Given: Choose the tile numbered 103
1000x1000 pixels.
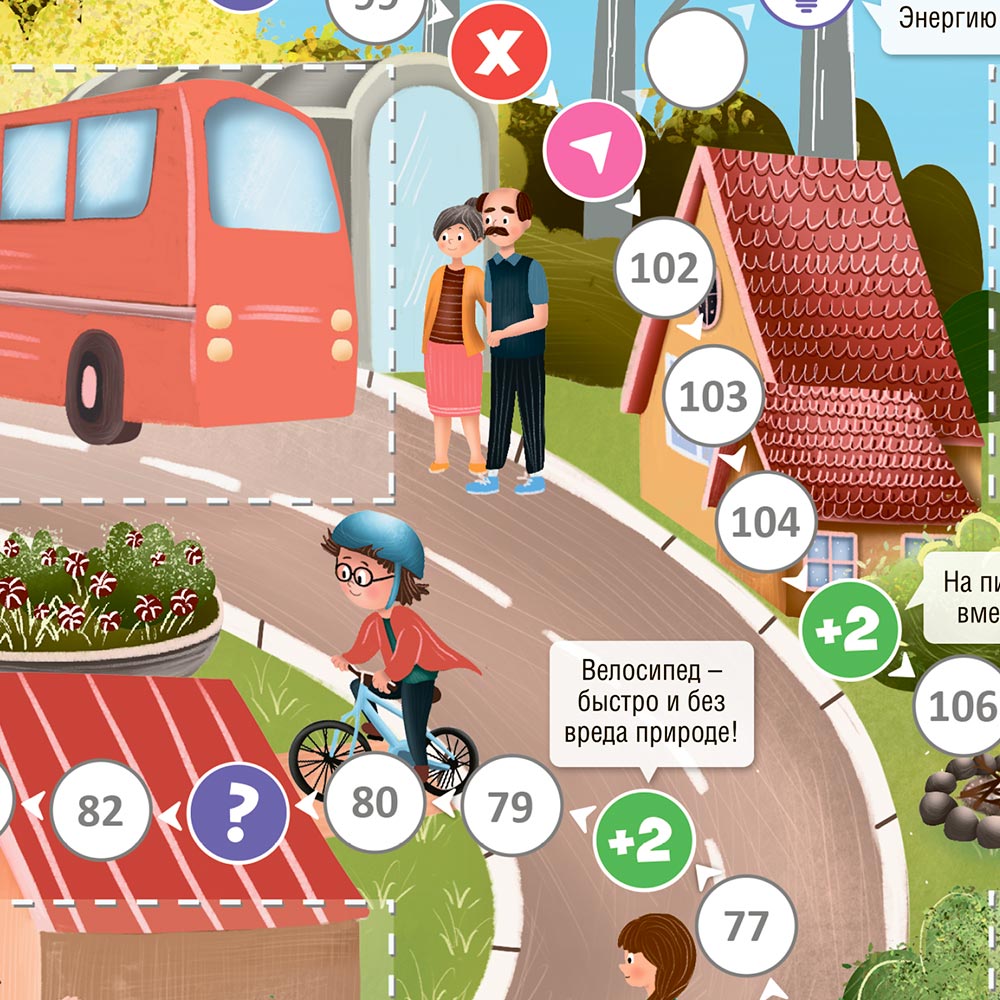Looking at the screenshot, I should (x=714, y=396).
